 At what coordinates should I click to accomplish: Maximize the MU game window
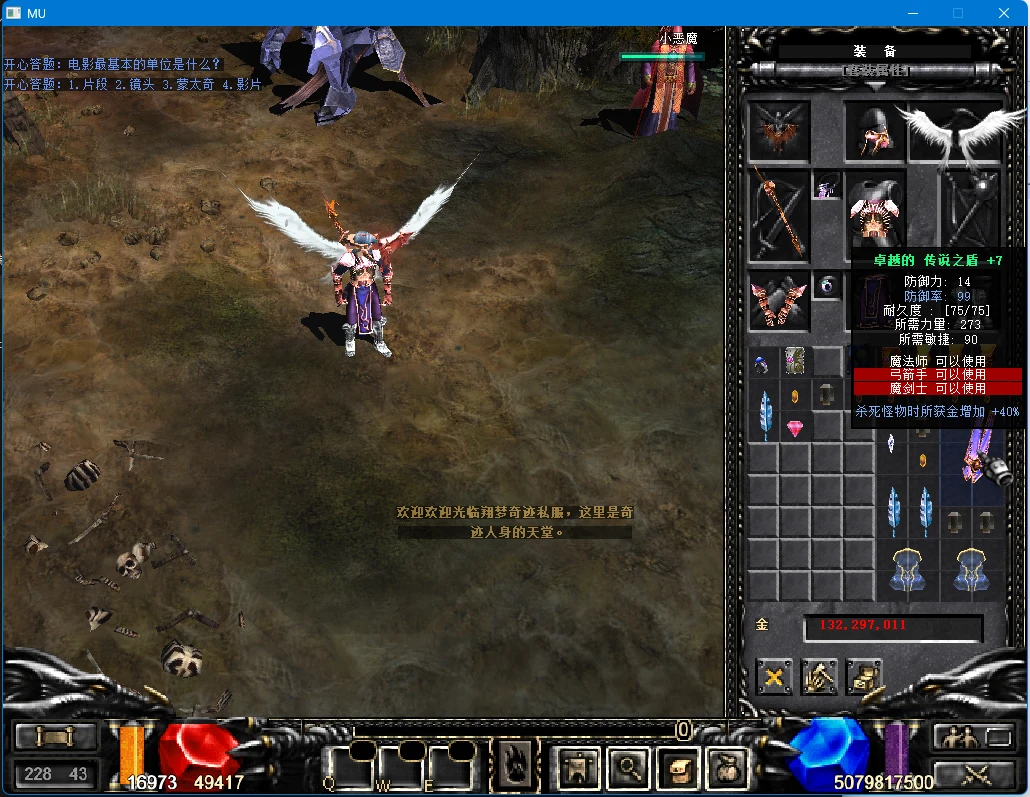pyautogui.click(x=957, y=13)
